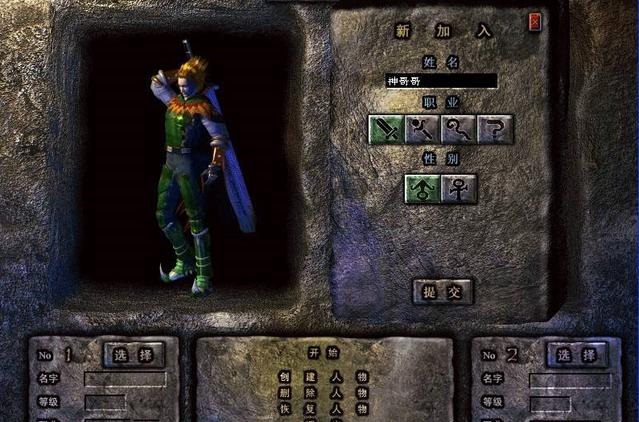Select the male gender icon
Screen dimensions: 639x422
tap(421, 188)
